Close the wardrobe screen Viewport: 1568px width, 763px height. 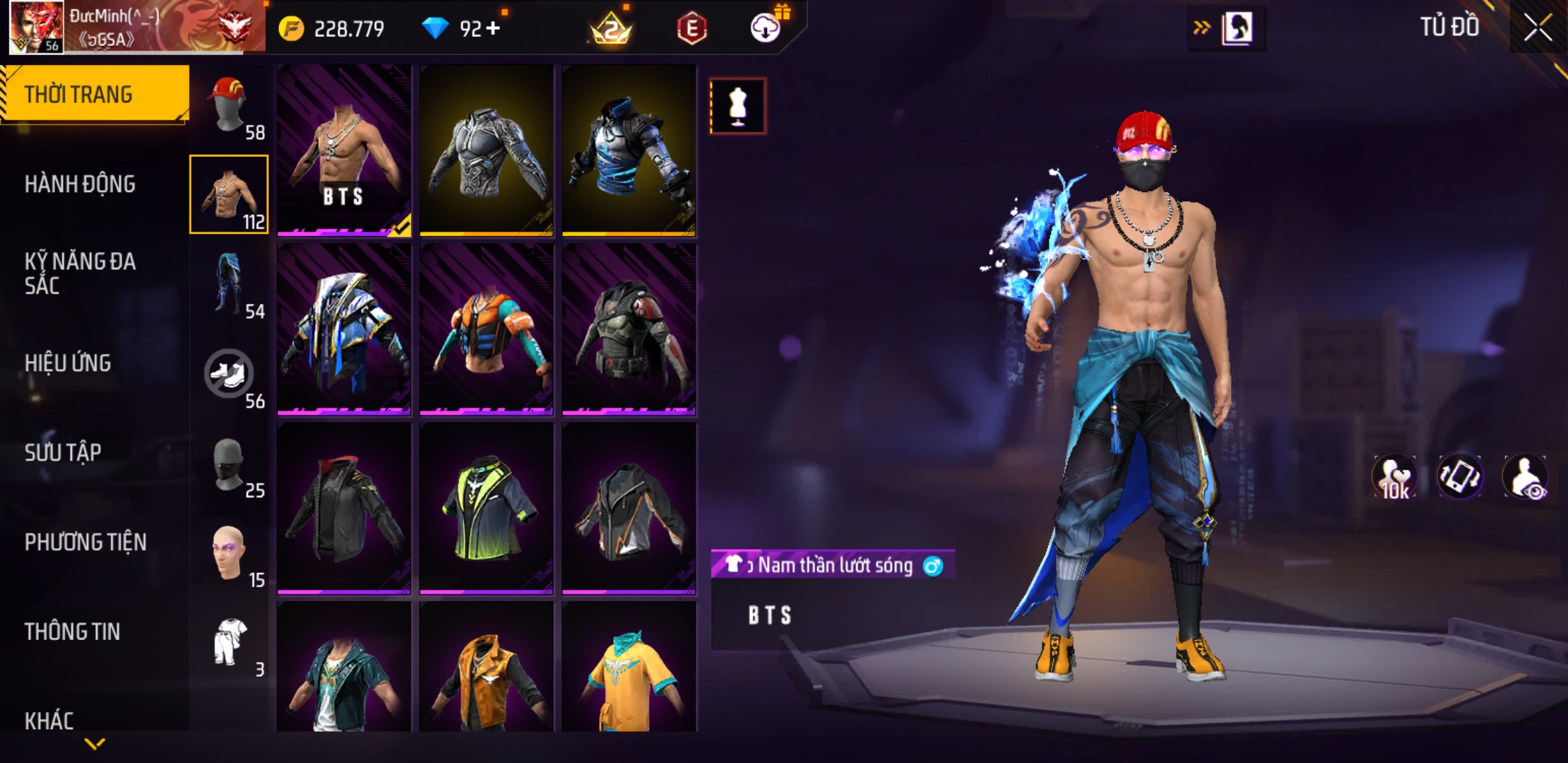tap(1537, 28)
